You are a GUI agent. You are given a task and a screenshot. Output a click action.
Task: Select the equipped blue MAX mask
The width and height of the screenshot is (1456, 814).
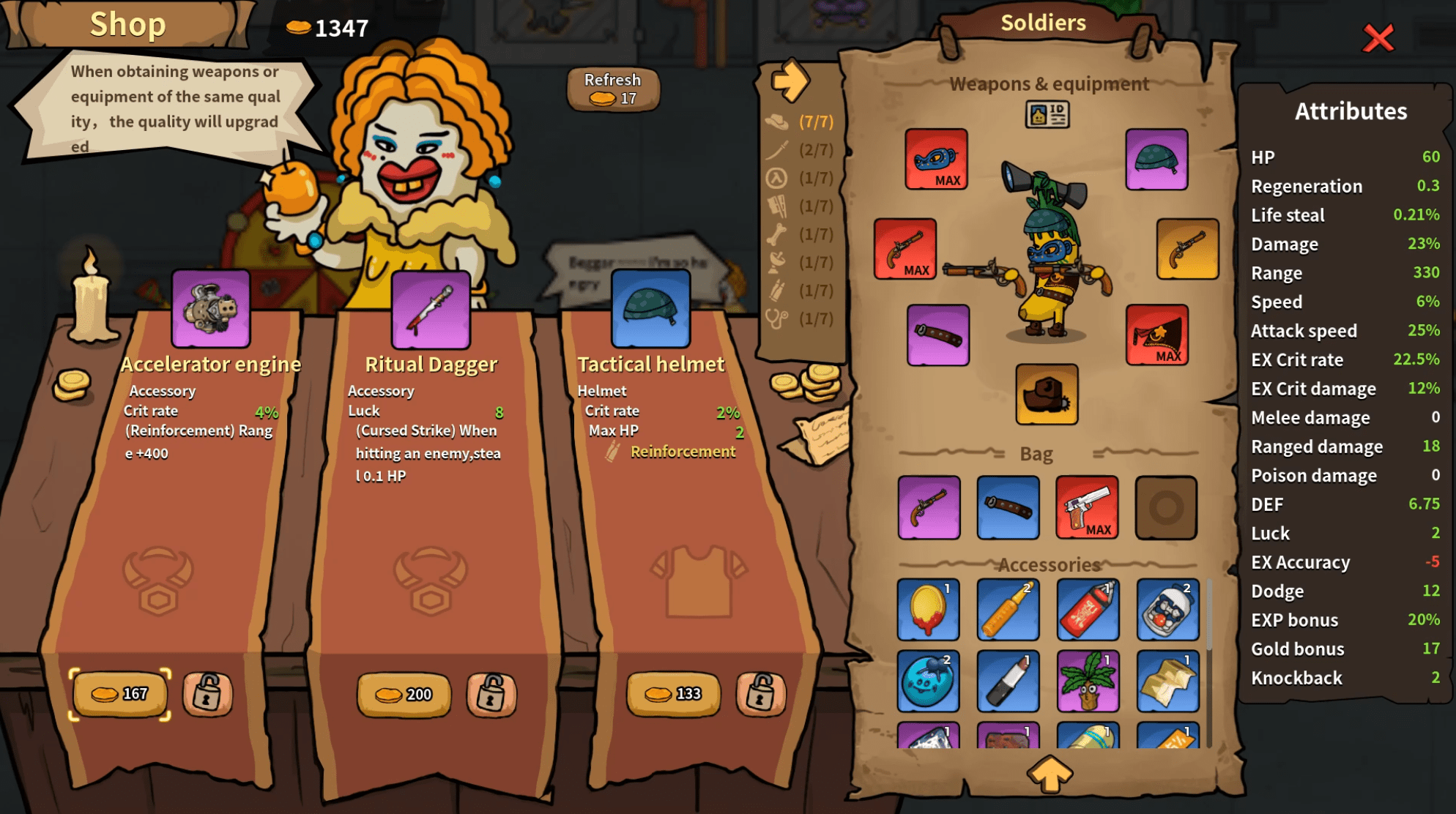[x=936, y=159]
